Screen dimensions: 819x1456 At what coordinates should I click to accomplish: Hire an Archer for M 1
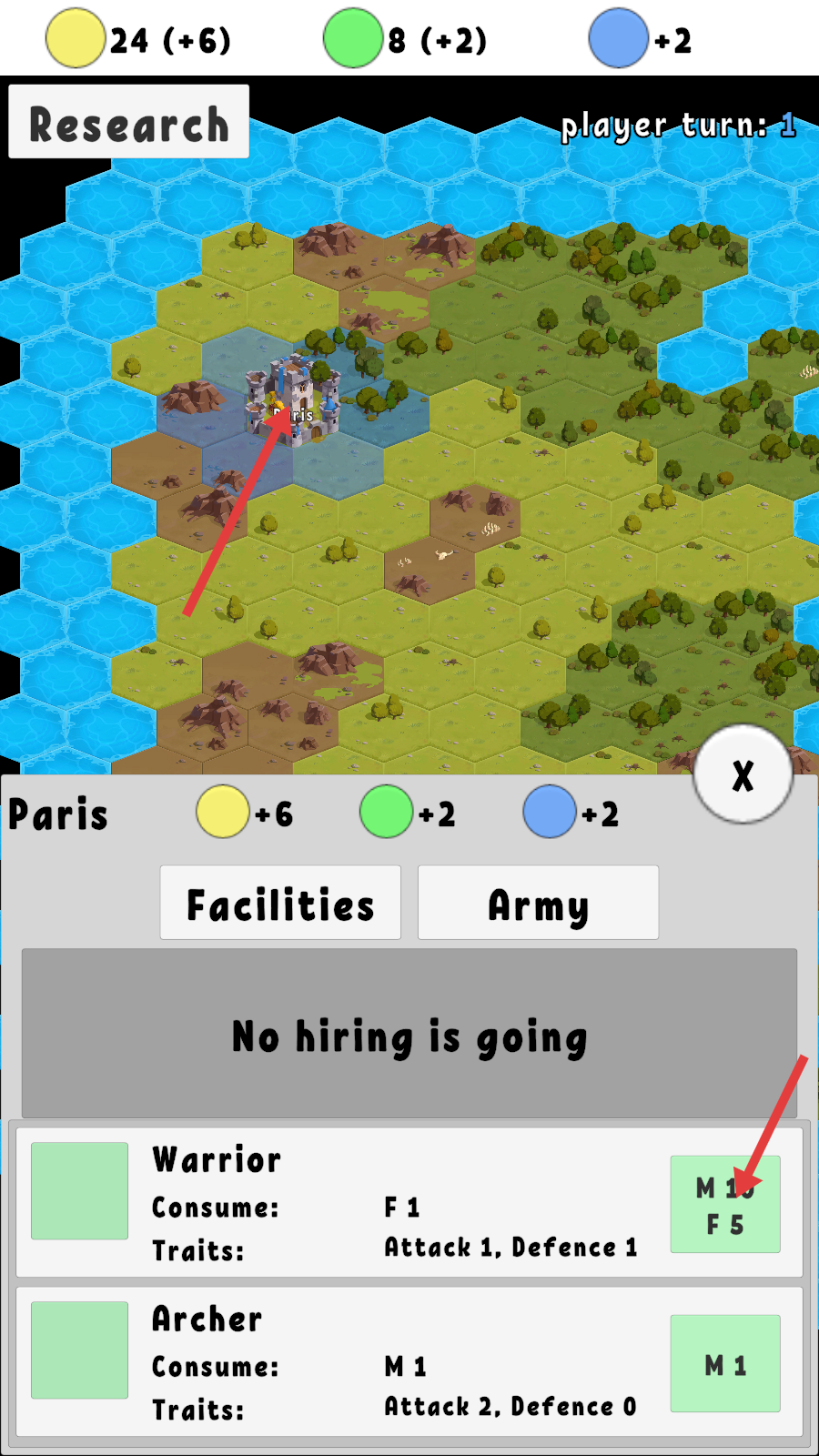[725, 1363]
